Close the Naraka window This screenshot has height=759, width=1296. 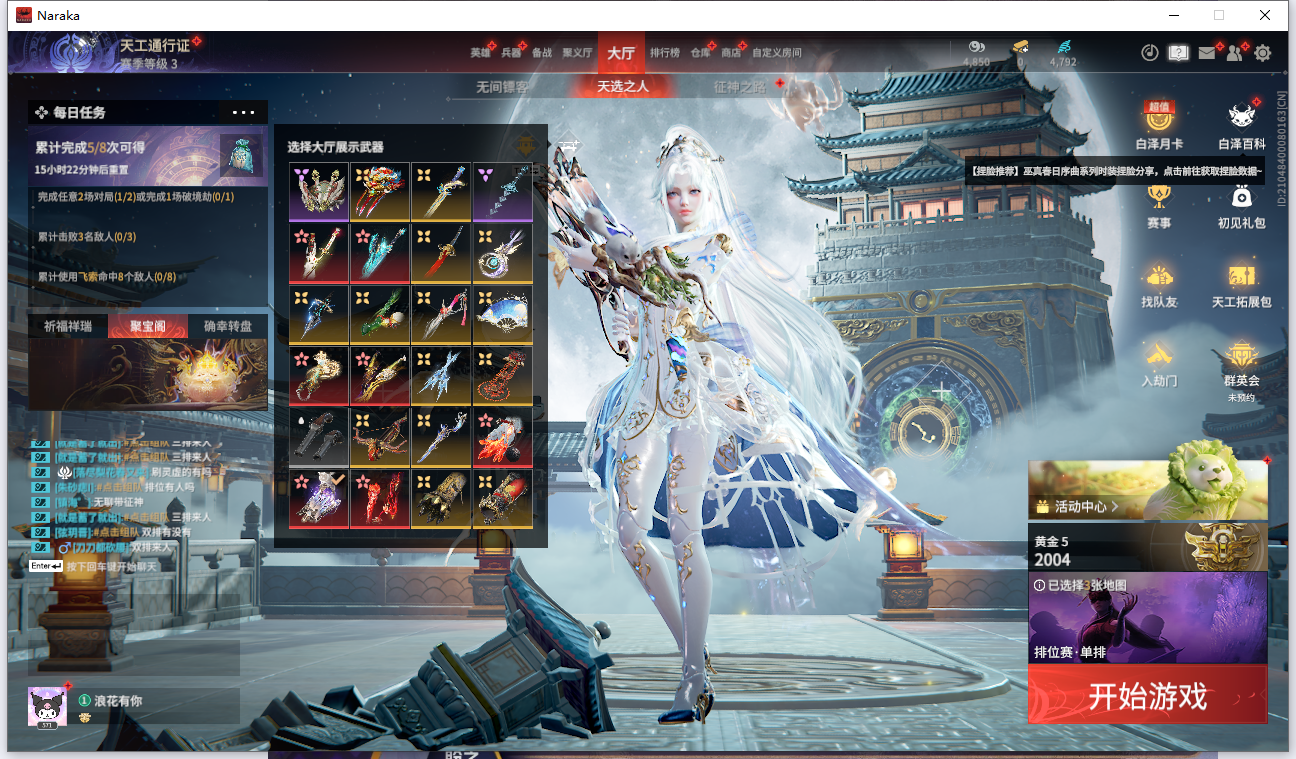[1265, 15]
